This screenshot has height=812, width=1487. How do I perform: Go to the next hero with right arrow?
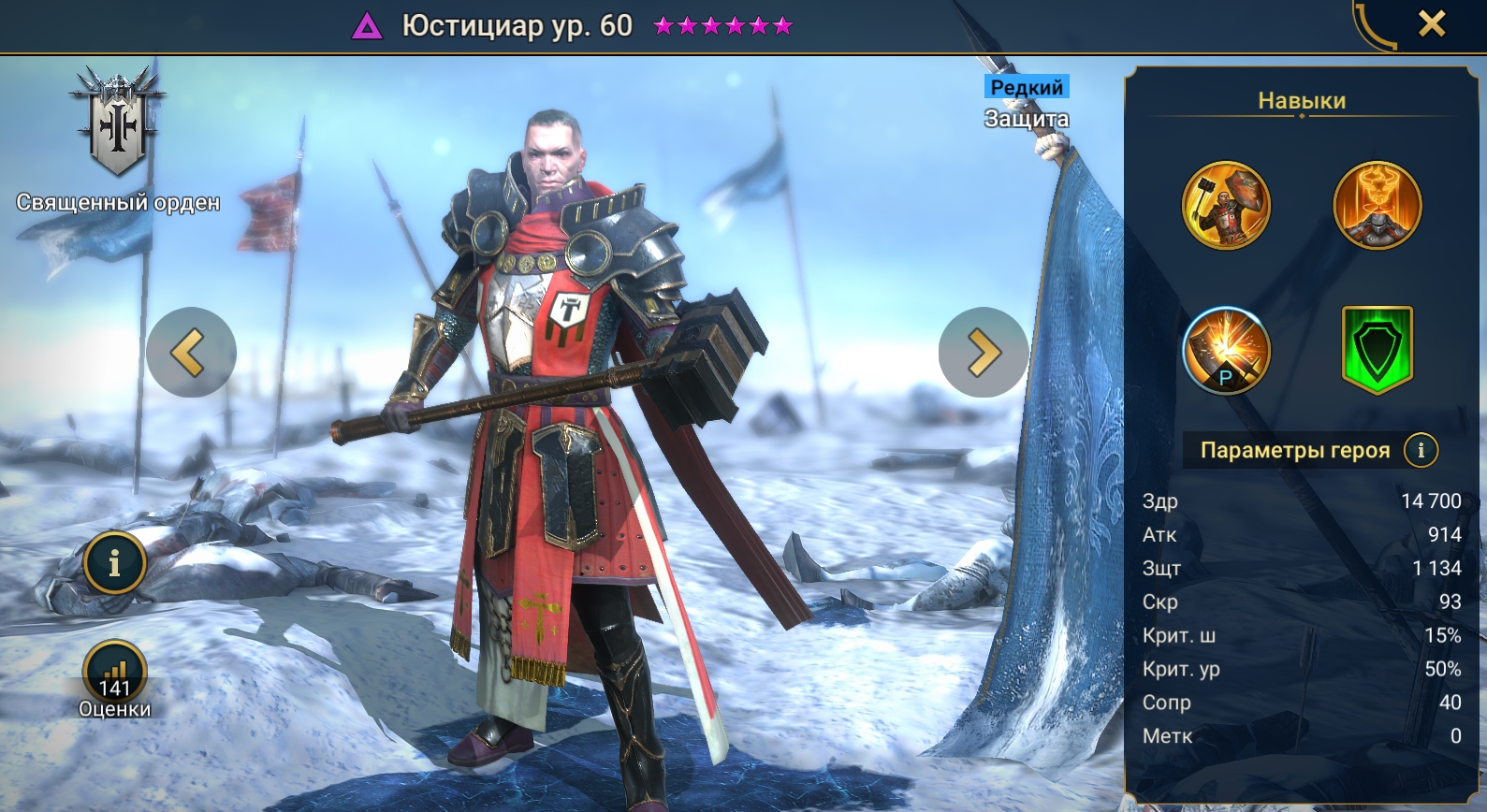tap(983, 353)
